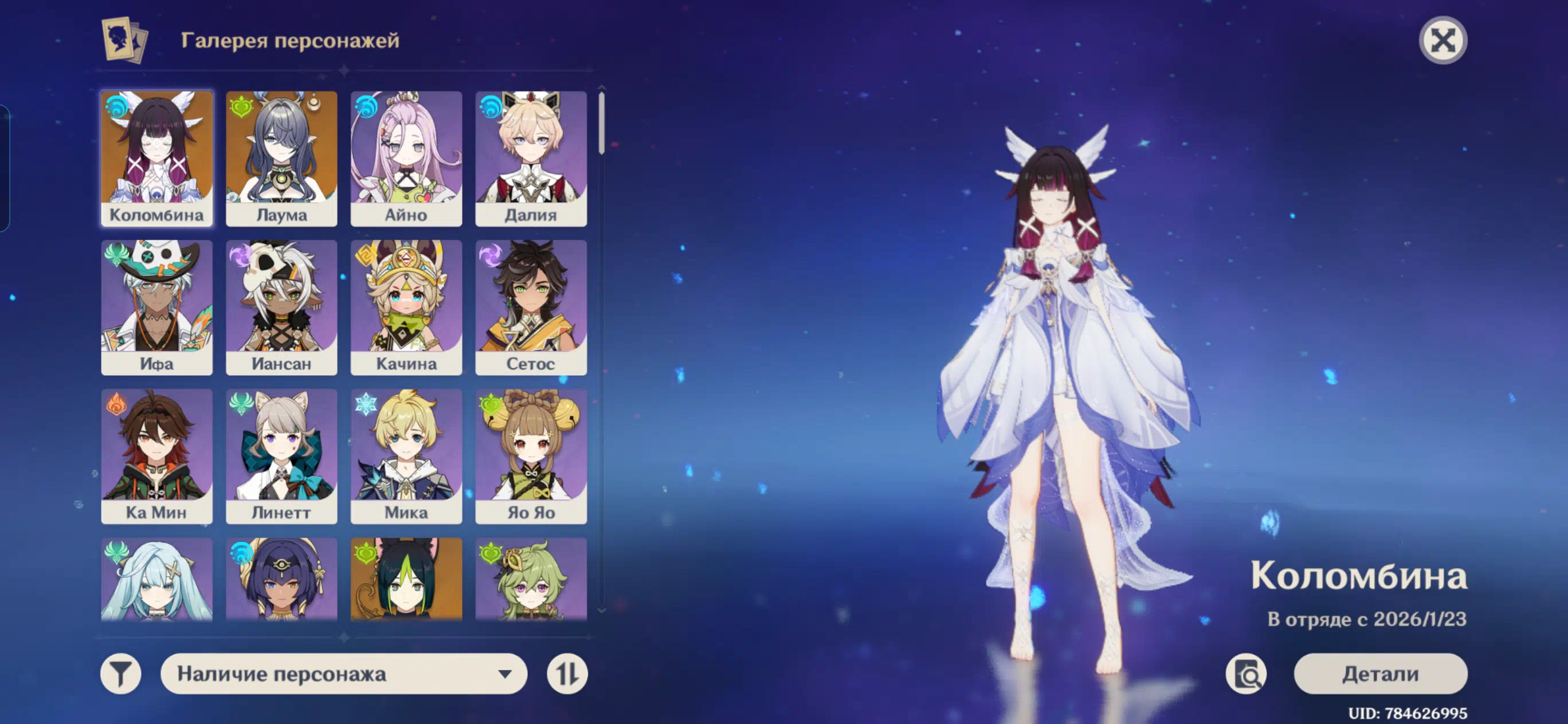Select the Айно character portrait
The image size is (1568, 724).
point(406,158)
